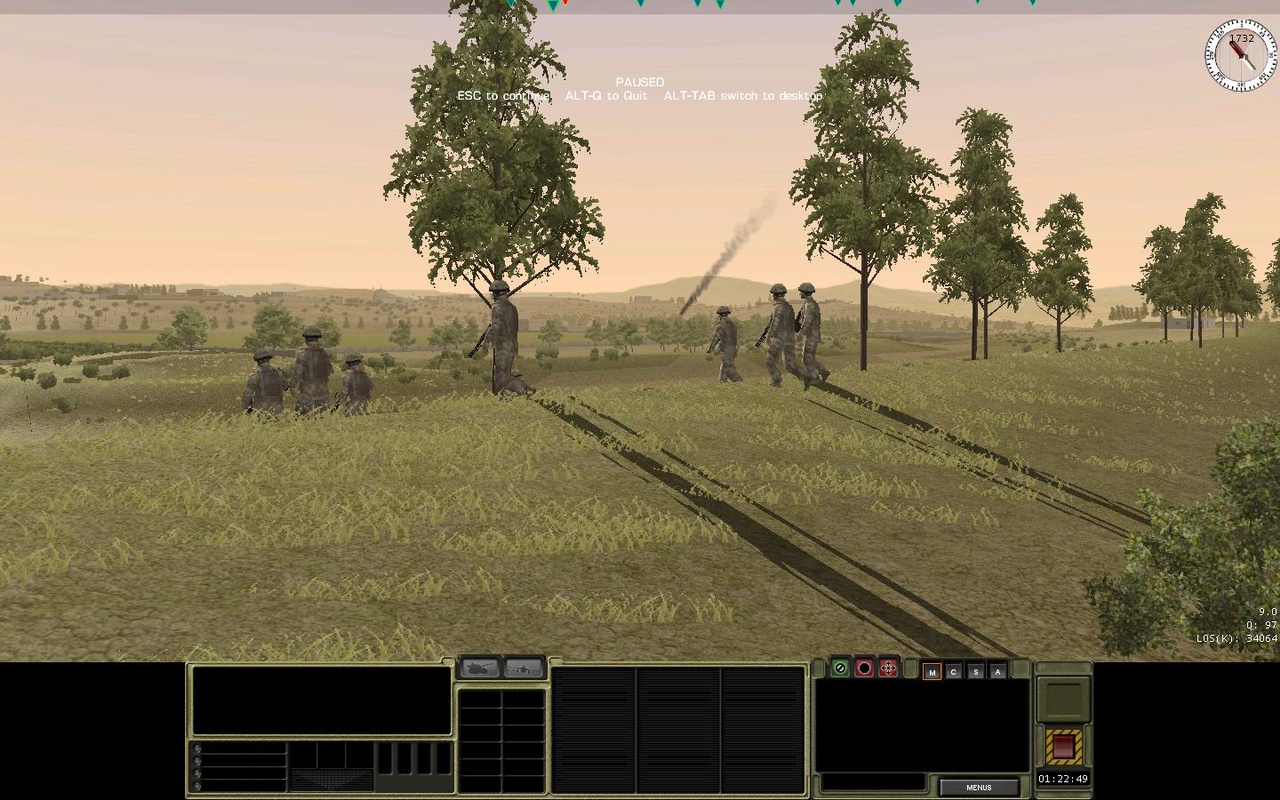Click a red objective marker at screen top
Viewport: 1280px width, 800px height.
coord(565,6)
